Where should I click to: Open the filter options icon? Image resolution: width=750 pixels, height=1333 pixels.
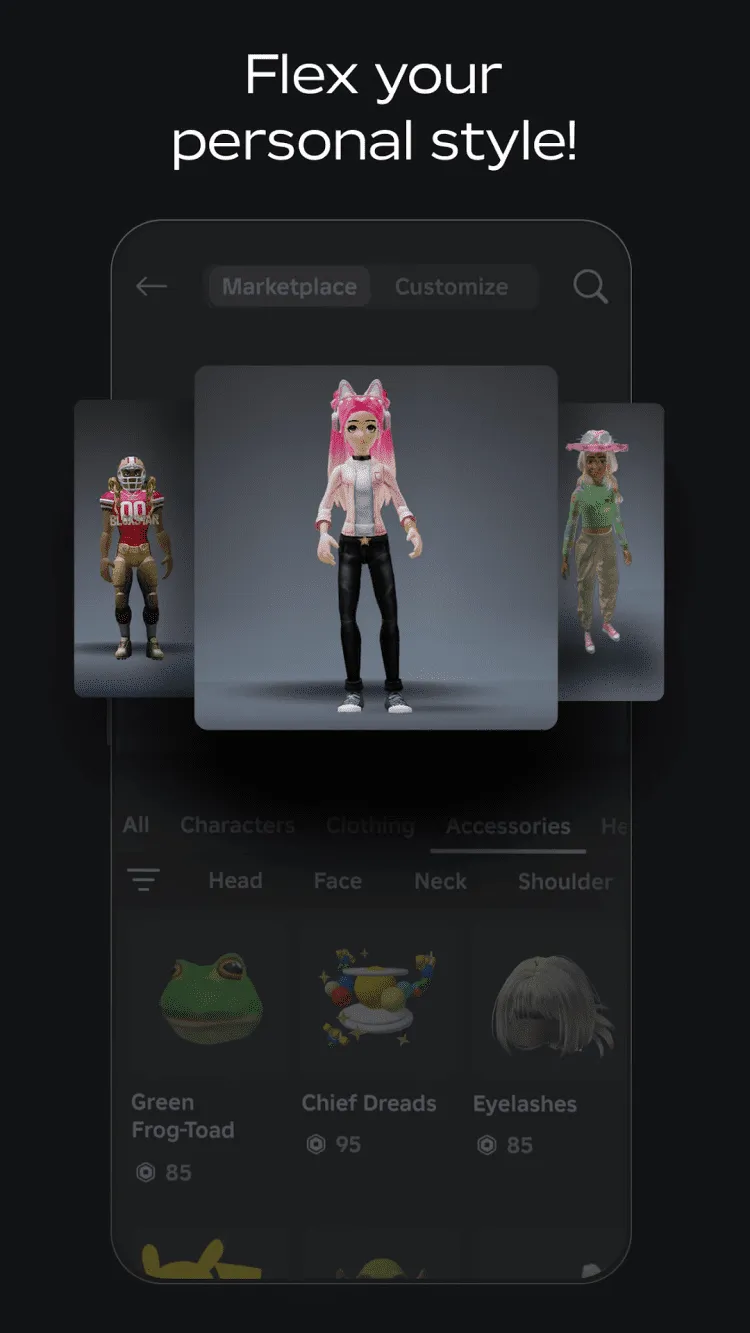143,880
